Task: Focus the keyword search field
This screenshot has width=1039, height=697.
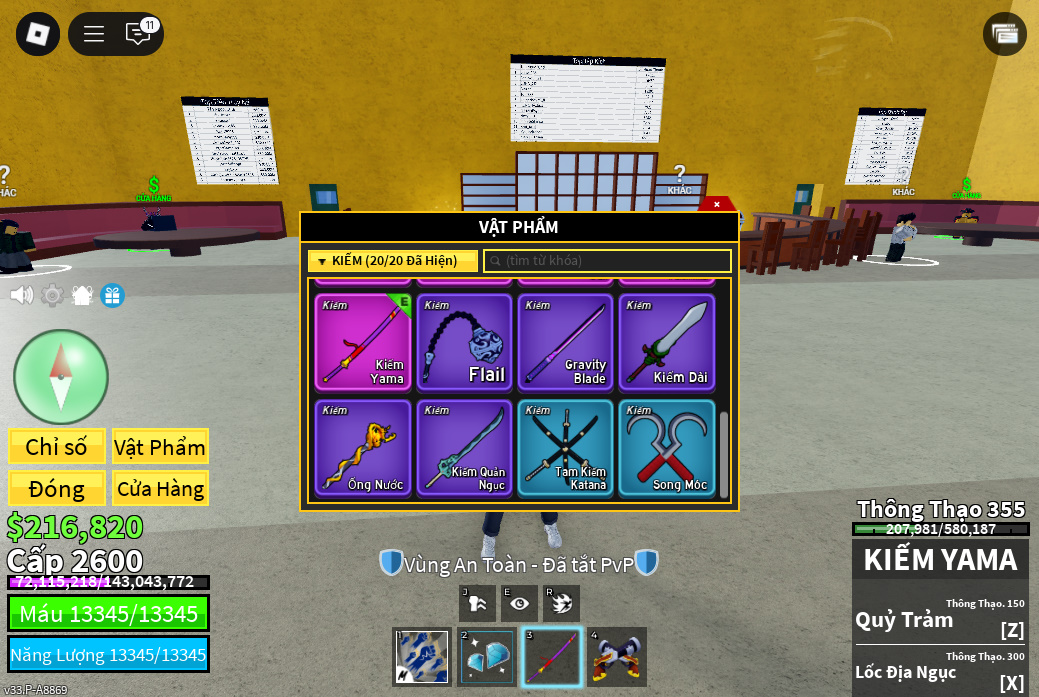Action: [x=608, y=261]
